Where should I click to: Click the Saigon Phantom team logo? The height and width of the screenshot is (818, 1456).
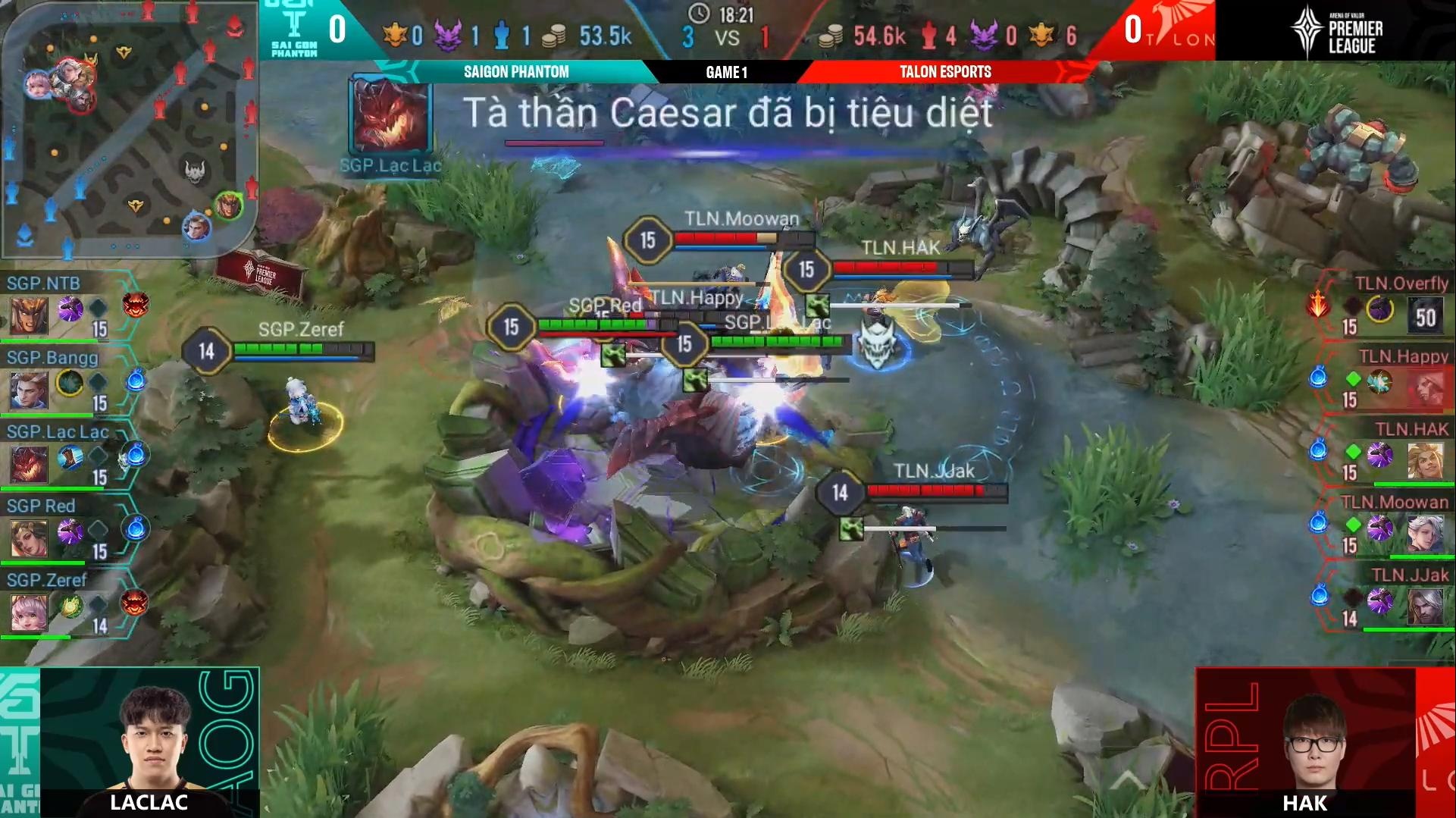click(x=295, y=30)
